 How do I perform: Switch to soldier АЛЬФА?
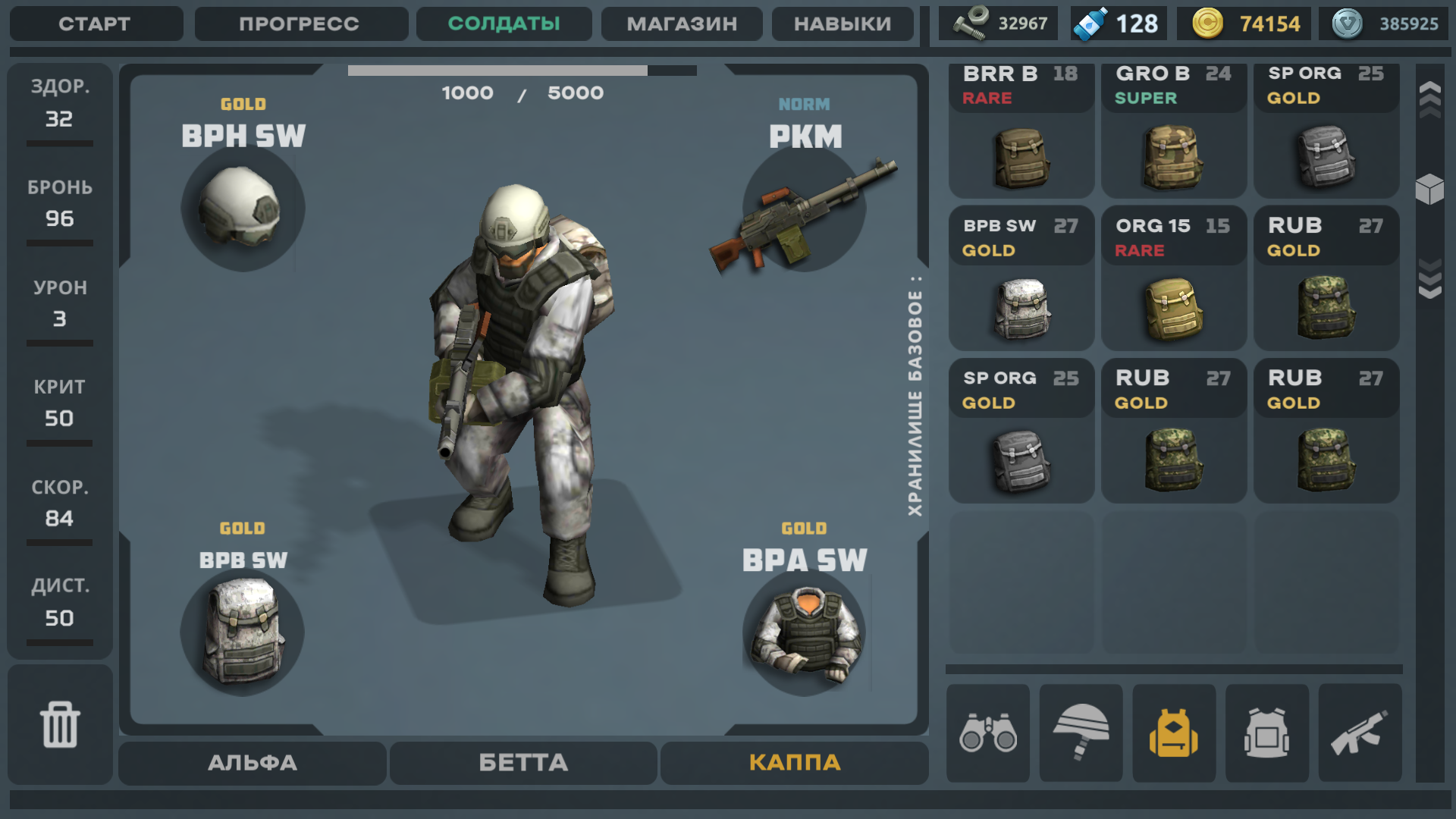[253, 763]
